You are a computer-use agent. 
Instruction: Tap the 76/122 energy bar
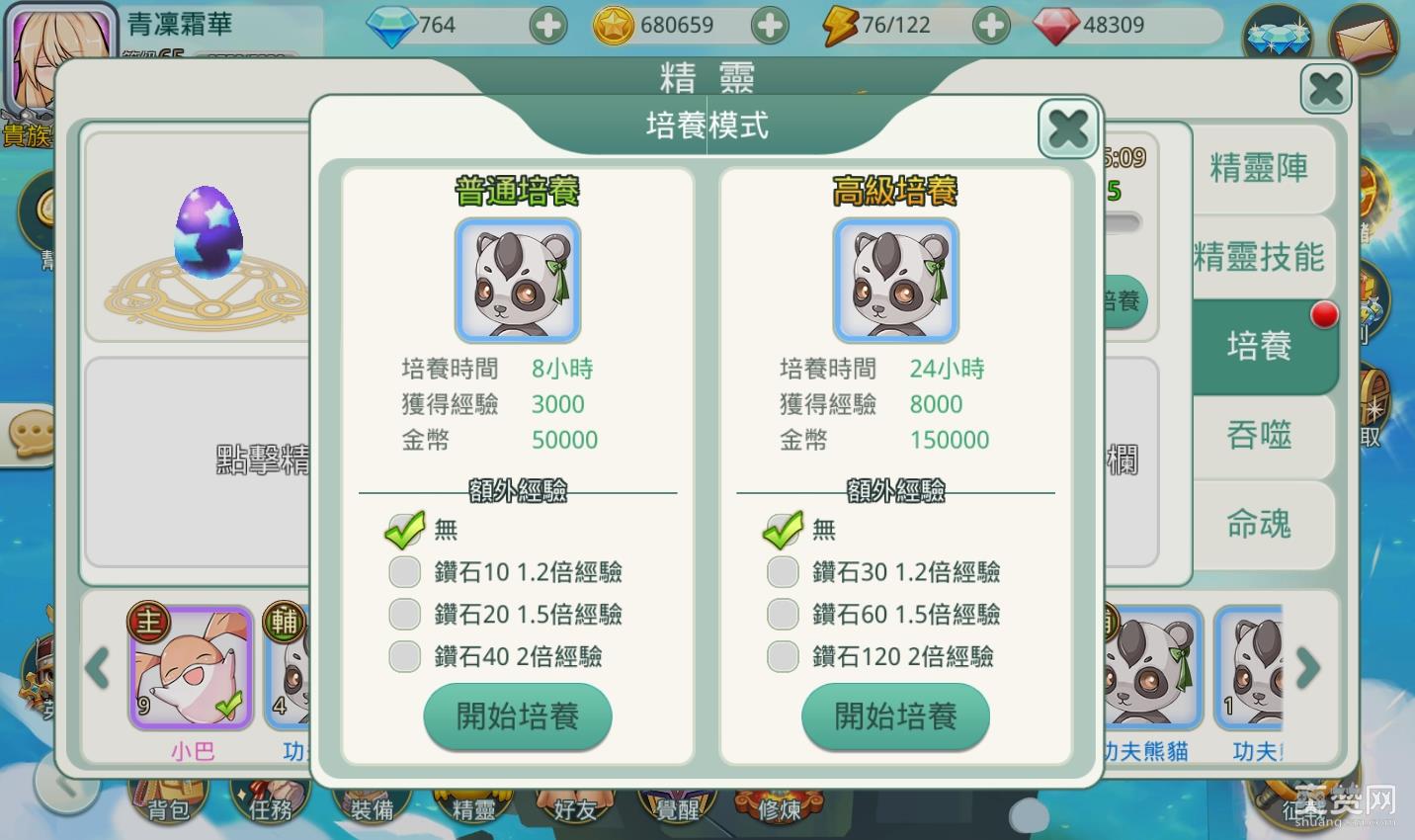pos(895,25)
